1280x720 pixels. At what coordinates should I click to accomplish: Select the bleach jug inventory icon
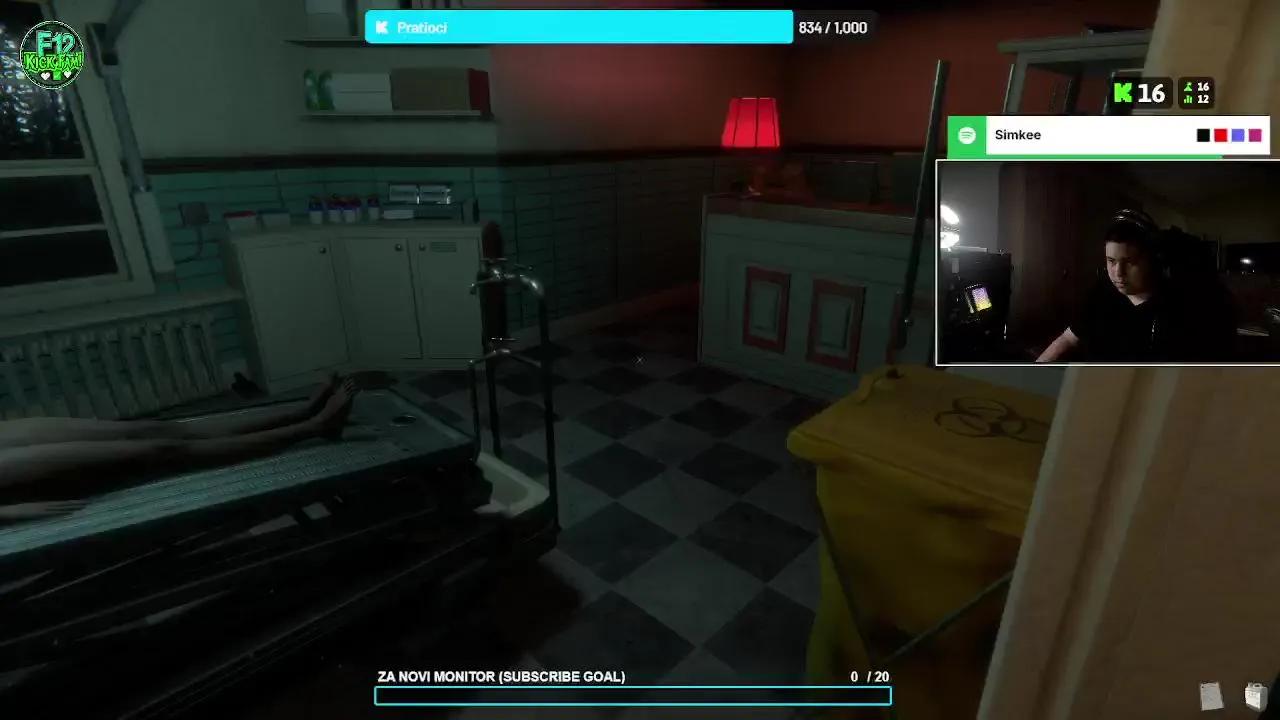1256,696
